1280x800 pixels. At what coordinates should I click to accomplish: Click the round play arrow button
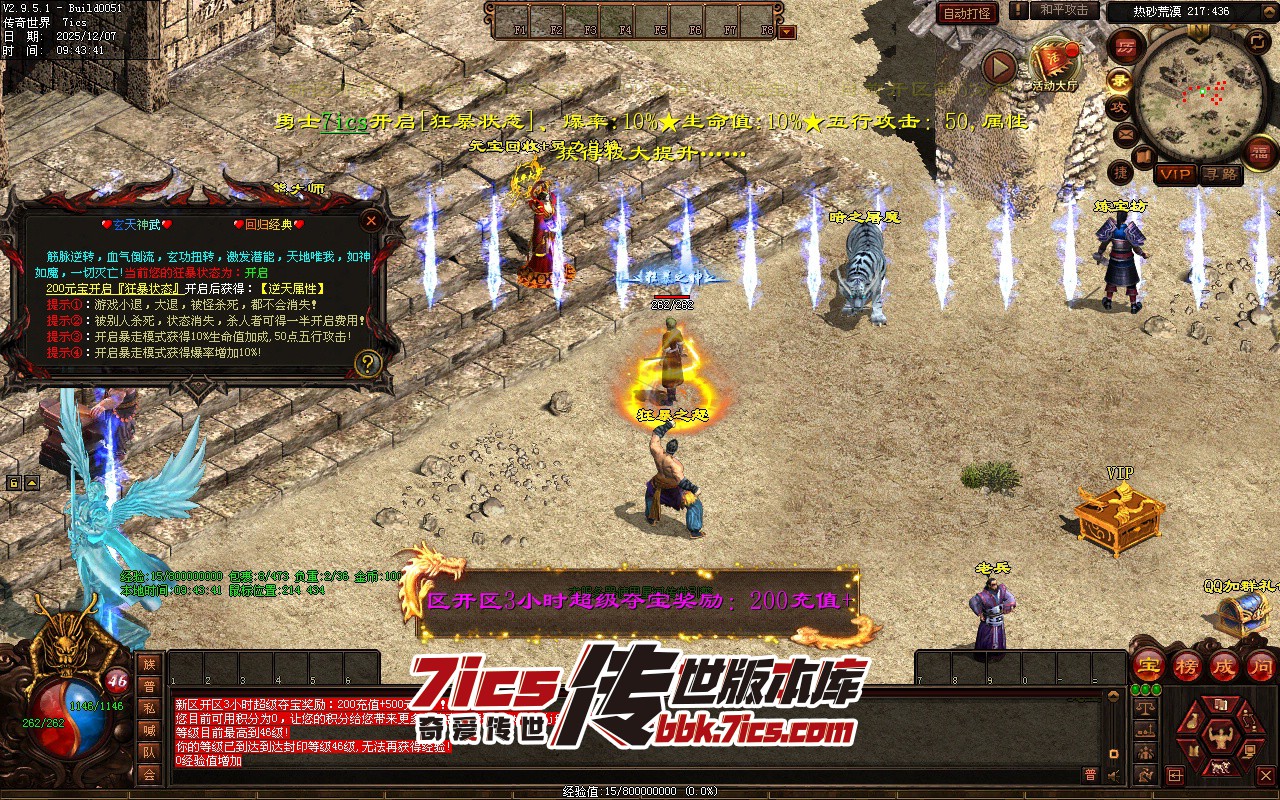click(998, 67)
